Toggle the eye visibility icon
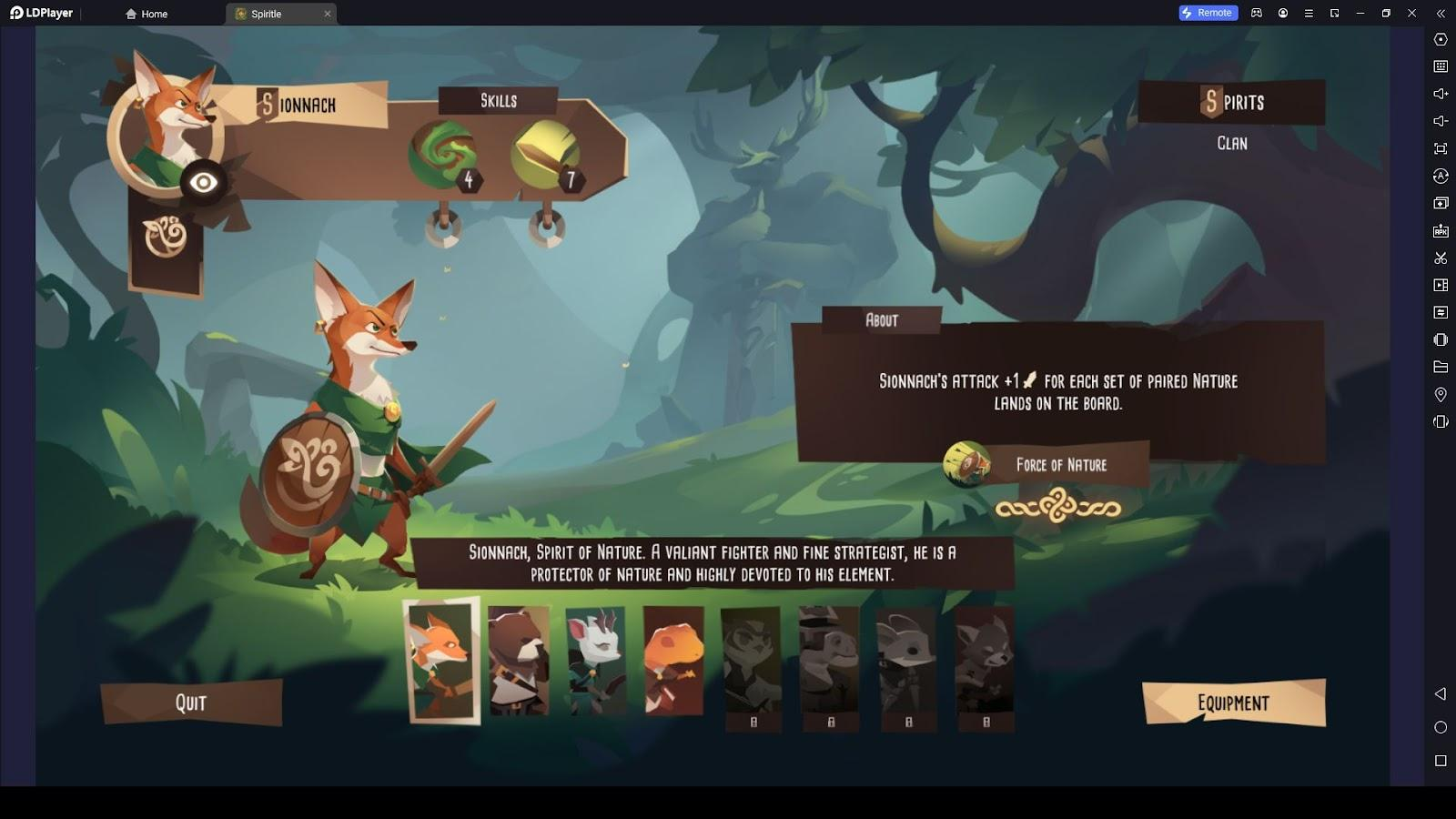 203,183
